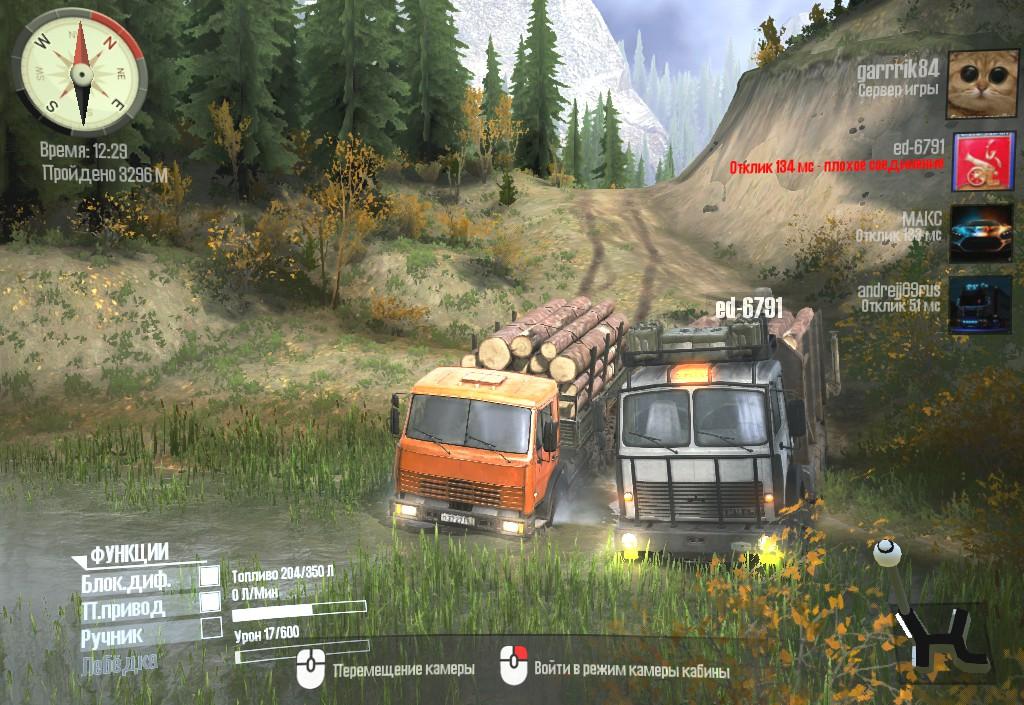Tick the Ручник handbrake checkbox
The height and width of the screenshot is (705, 1024).
coord(211,628)
